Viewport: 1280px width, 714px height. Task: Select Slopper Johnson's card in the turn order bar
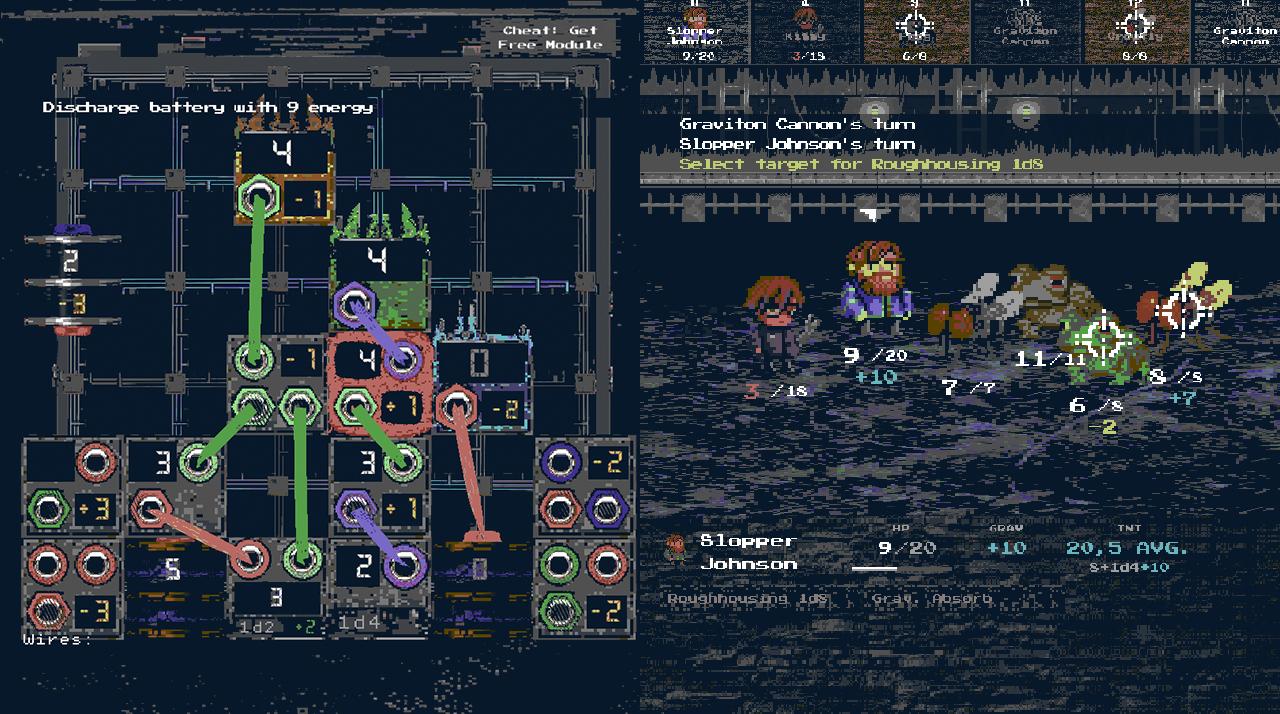click(x=695, y=30)
